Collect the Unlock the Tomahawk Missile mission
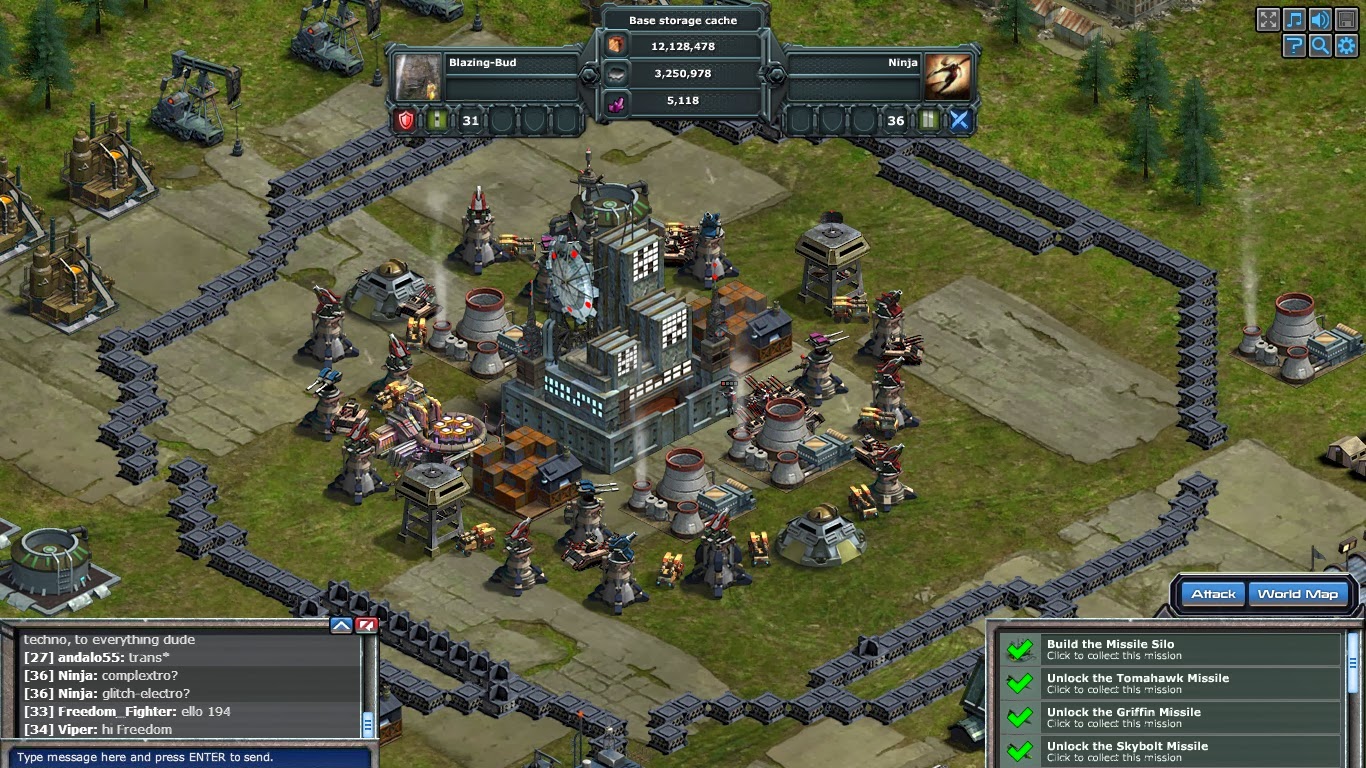 1173,684
